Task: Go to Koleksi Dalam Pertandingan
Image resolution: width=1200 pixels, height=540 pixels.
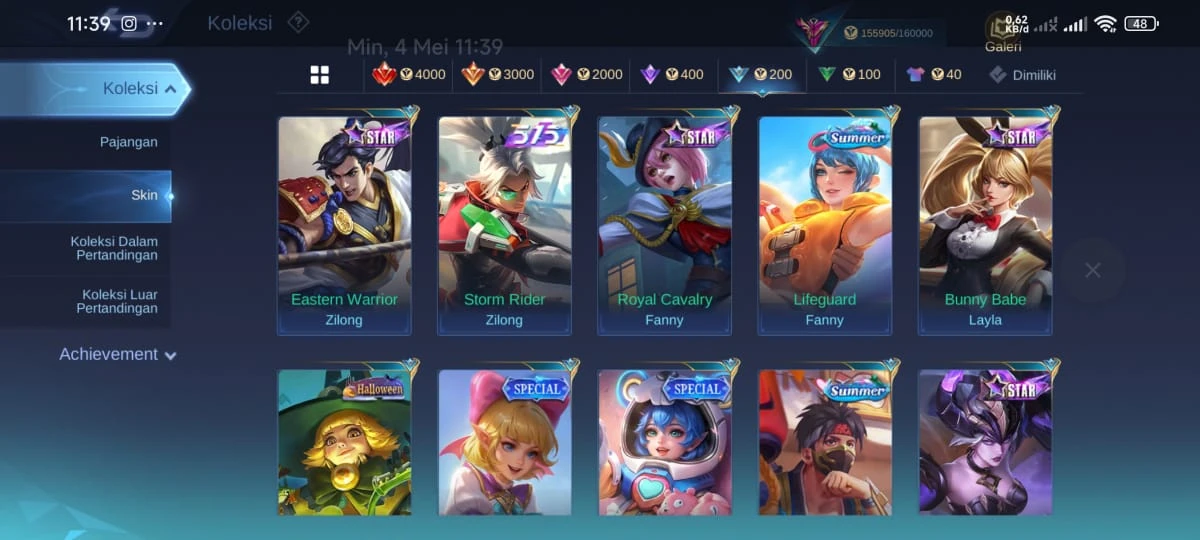Action: point(113,248)
